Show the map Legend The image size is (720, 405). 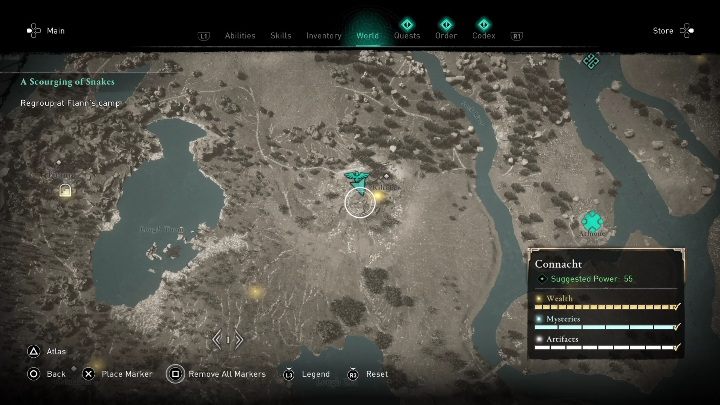coord(306,374)
